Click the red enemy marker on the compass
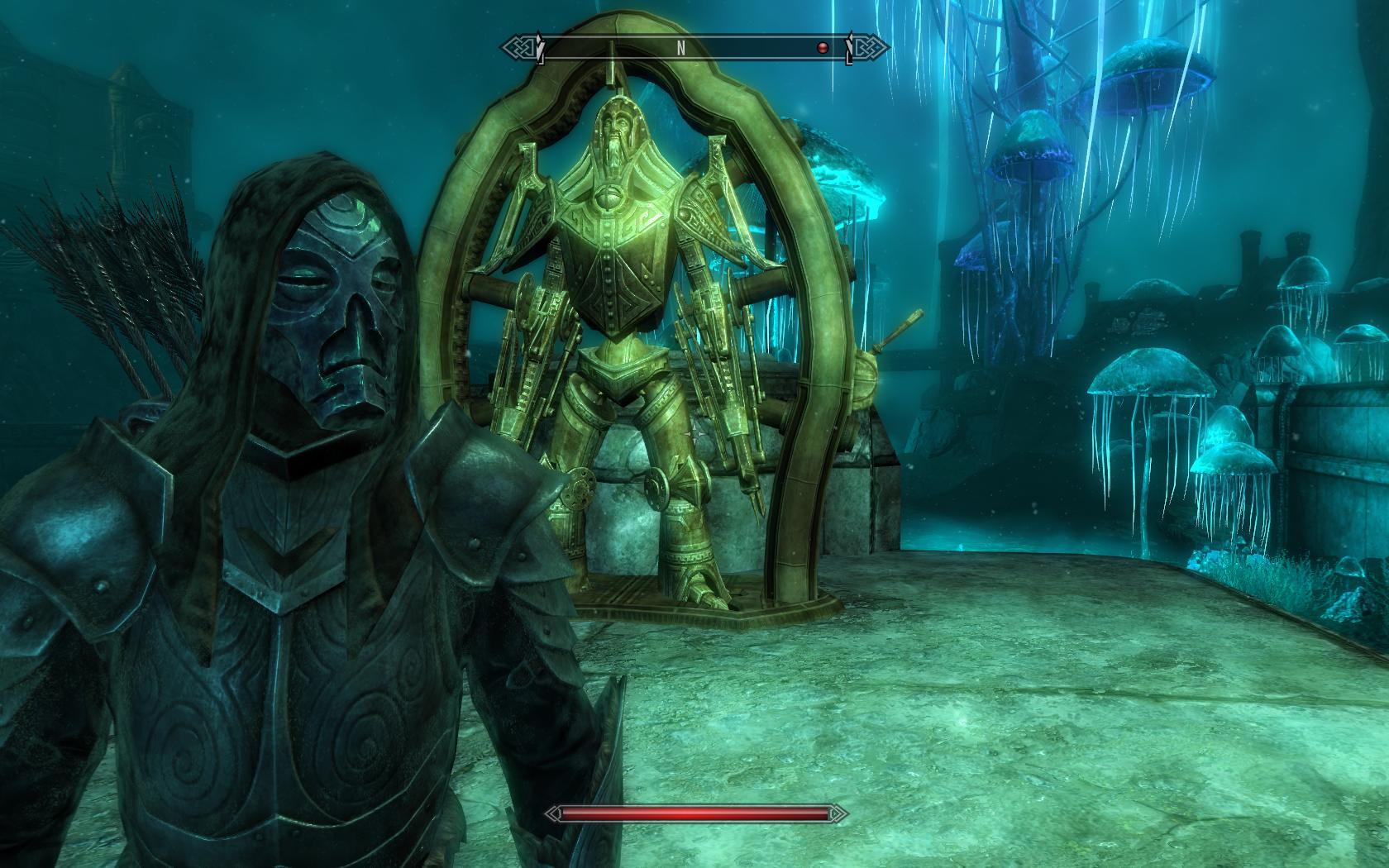This screenshot has height=868, width=1389. [x=823, y=48]
